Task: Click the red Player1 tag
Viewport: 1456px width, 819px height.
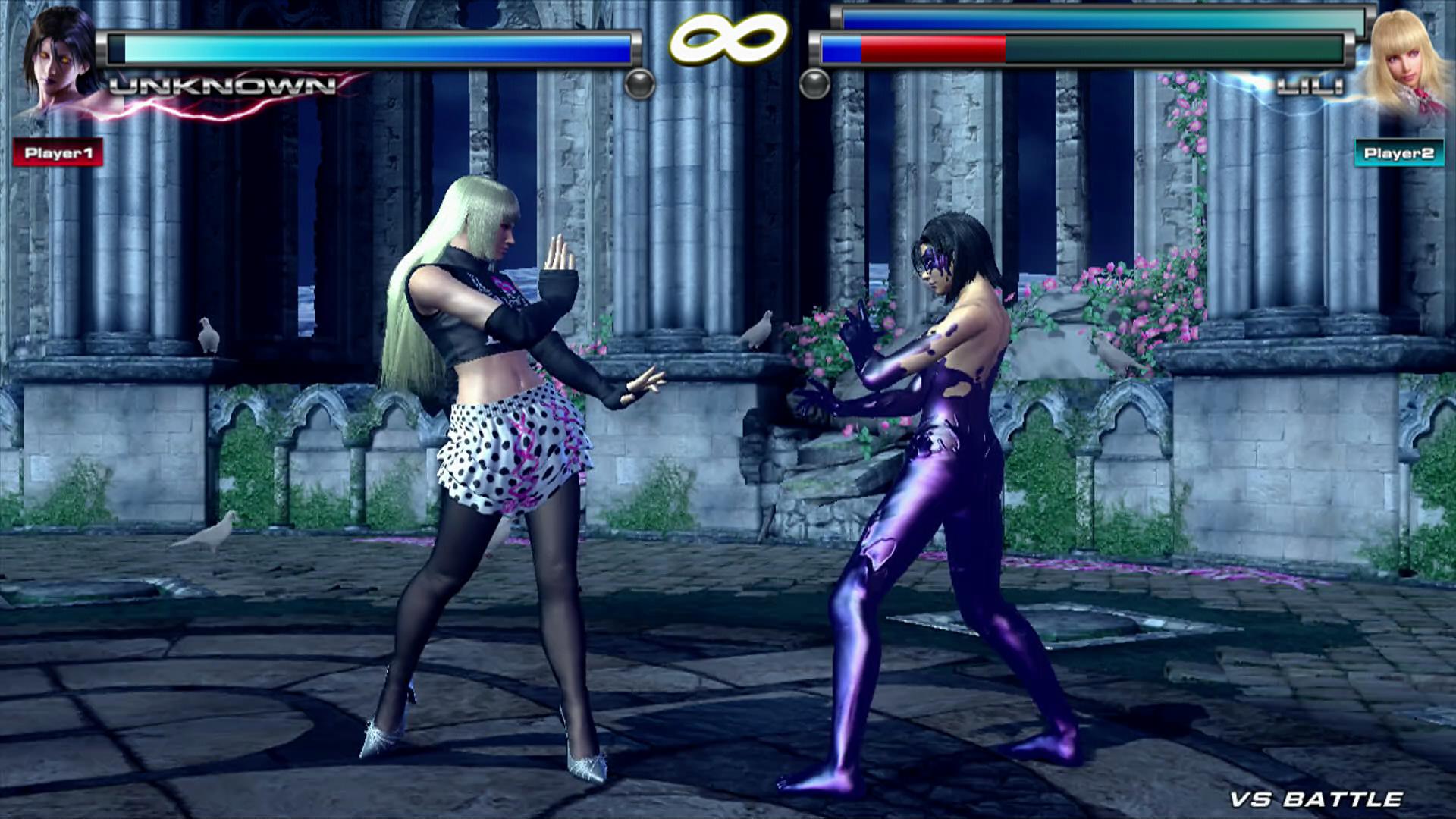Action: [x=58, y=152]
